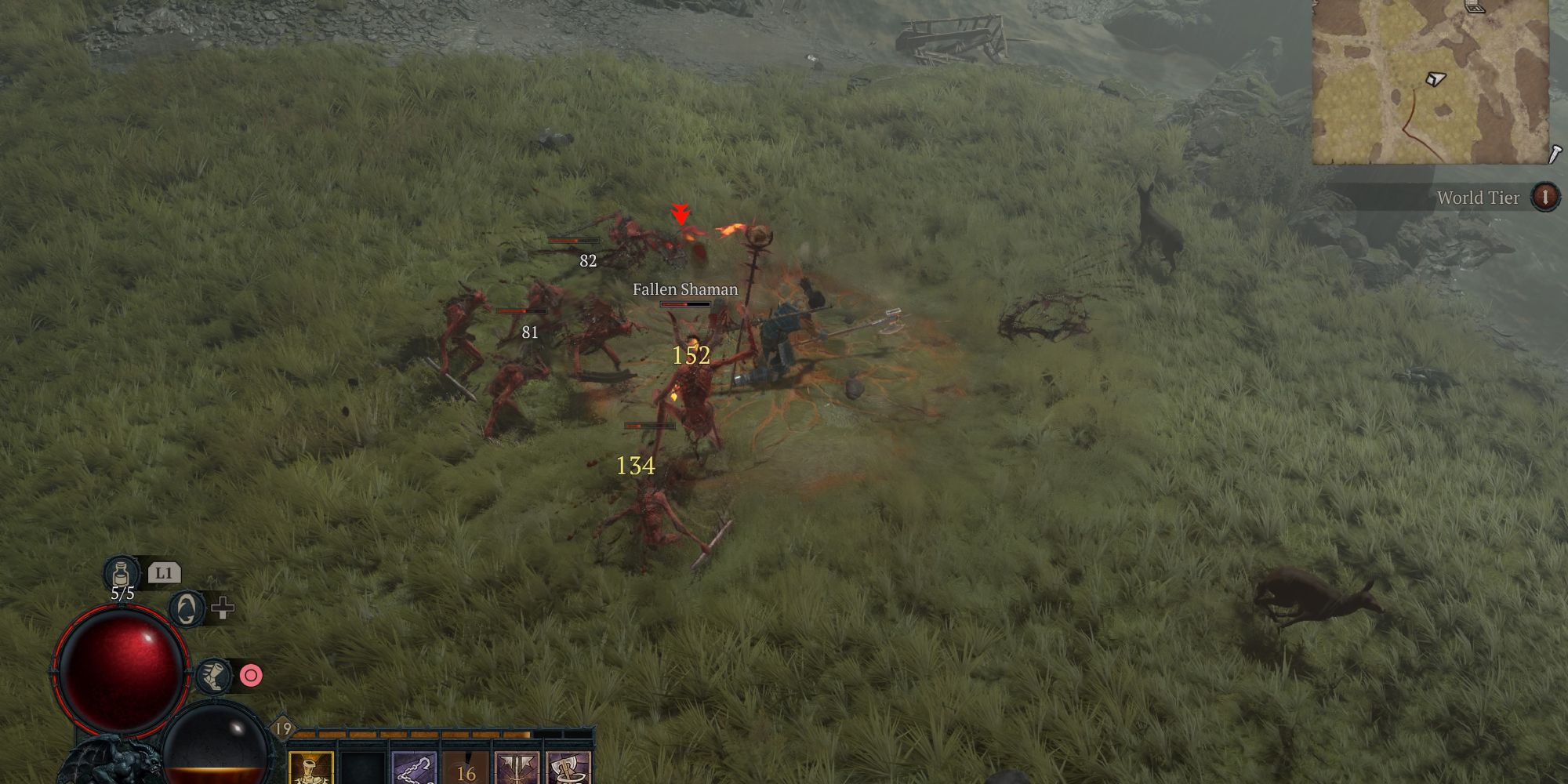The width and height of the screenshot is (1568, 784).
Task: Click the red arrow target marker
Action: click(681, 213)
